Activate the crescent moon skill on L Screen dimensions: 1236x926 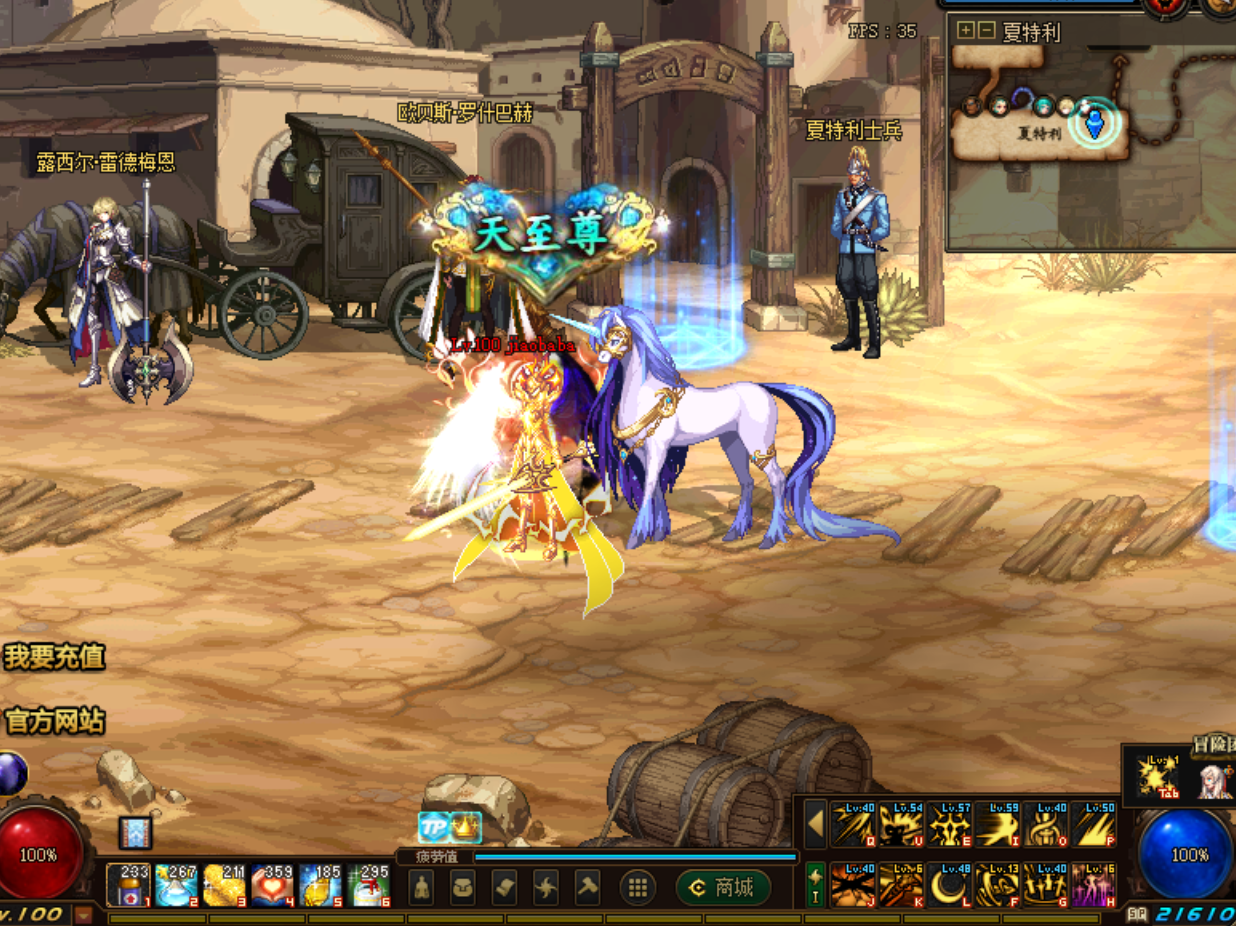[949, 885]
